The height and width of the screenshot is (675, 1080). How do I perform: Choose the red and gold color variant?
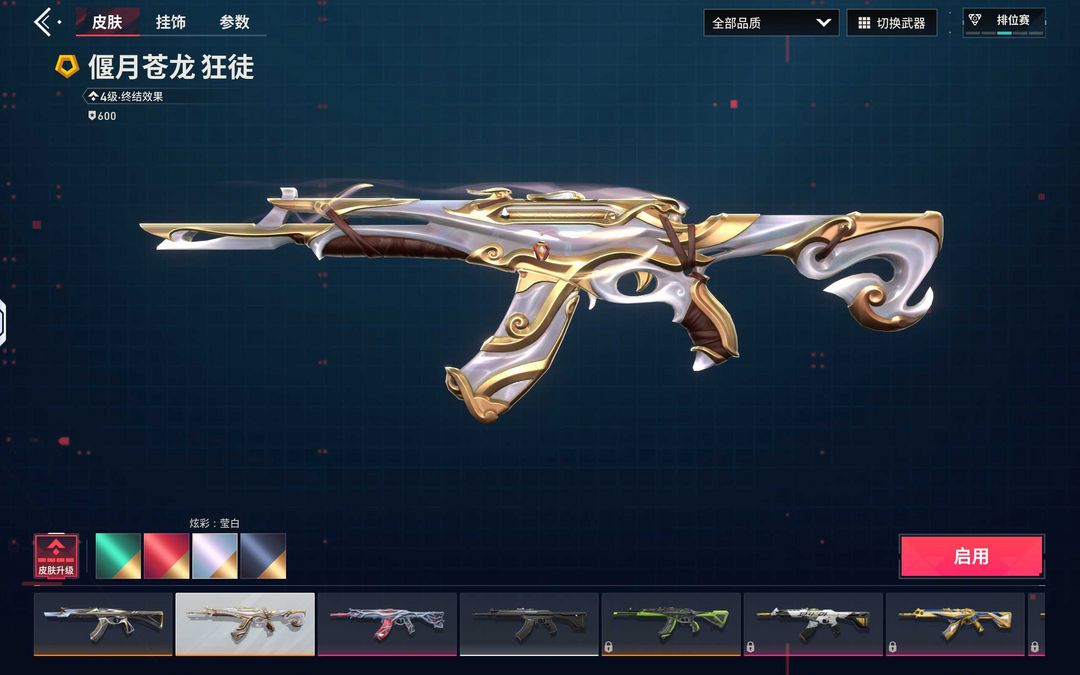[166, 556]
